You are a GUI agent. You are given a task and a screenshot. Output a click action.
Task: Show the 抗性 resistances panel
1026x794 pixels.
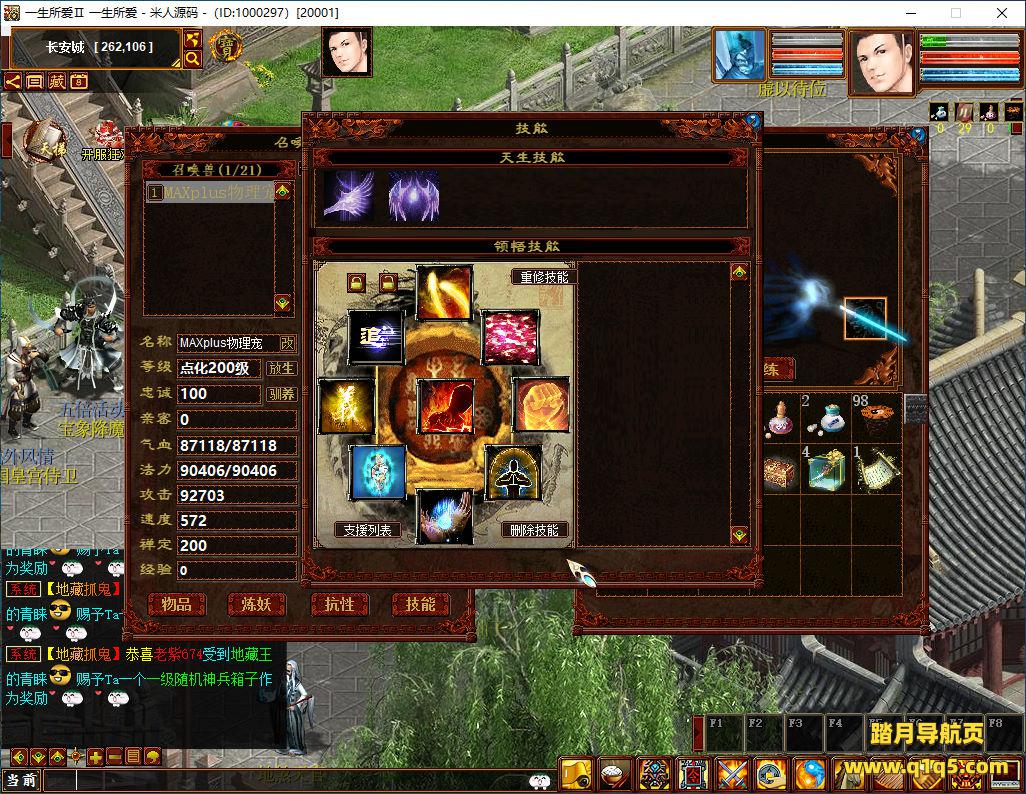339,604
